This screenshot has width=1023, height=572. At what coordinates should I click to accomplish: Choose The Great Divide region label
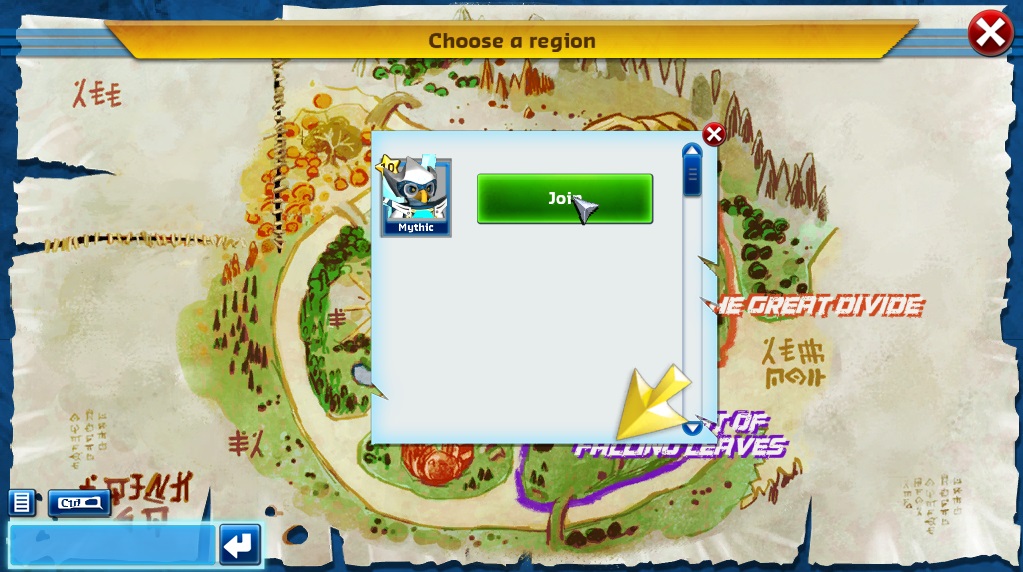pyautogui.click(x=825, y=305)
